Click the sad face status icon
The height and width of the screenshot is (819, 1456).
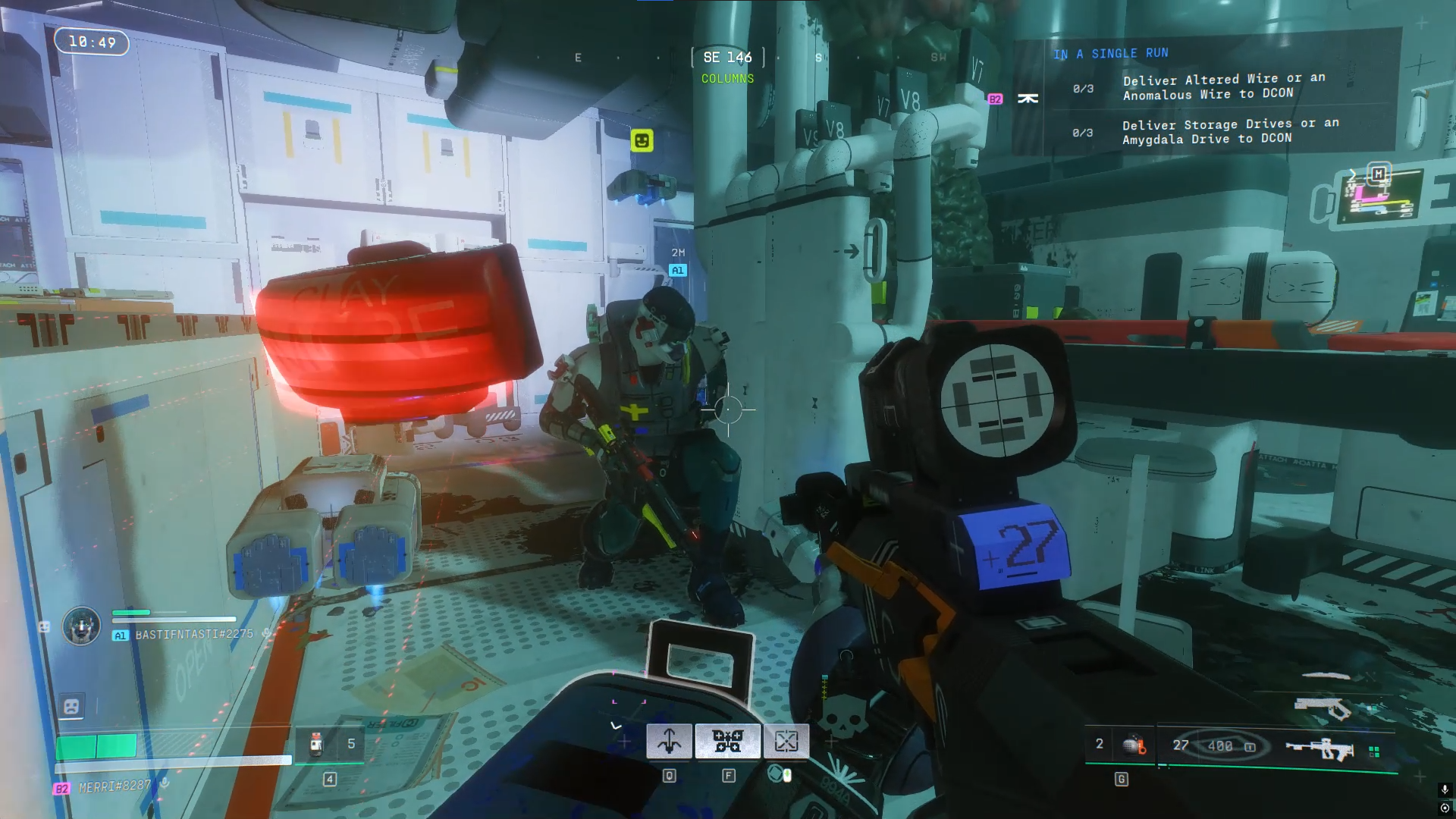pos(71,706)
